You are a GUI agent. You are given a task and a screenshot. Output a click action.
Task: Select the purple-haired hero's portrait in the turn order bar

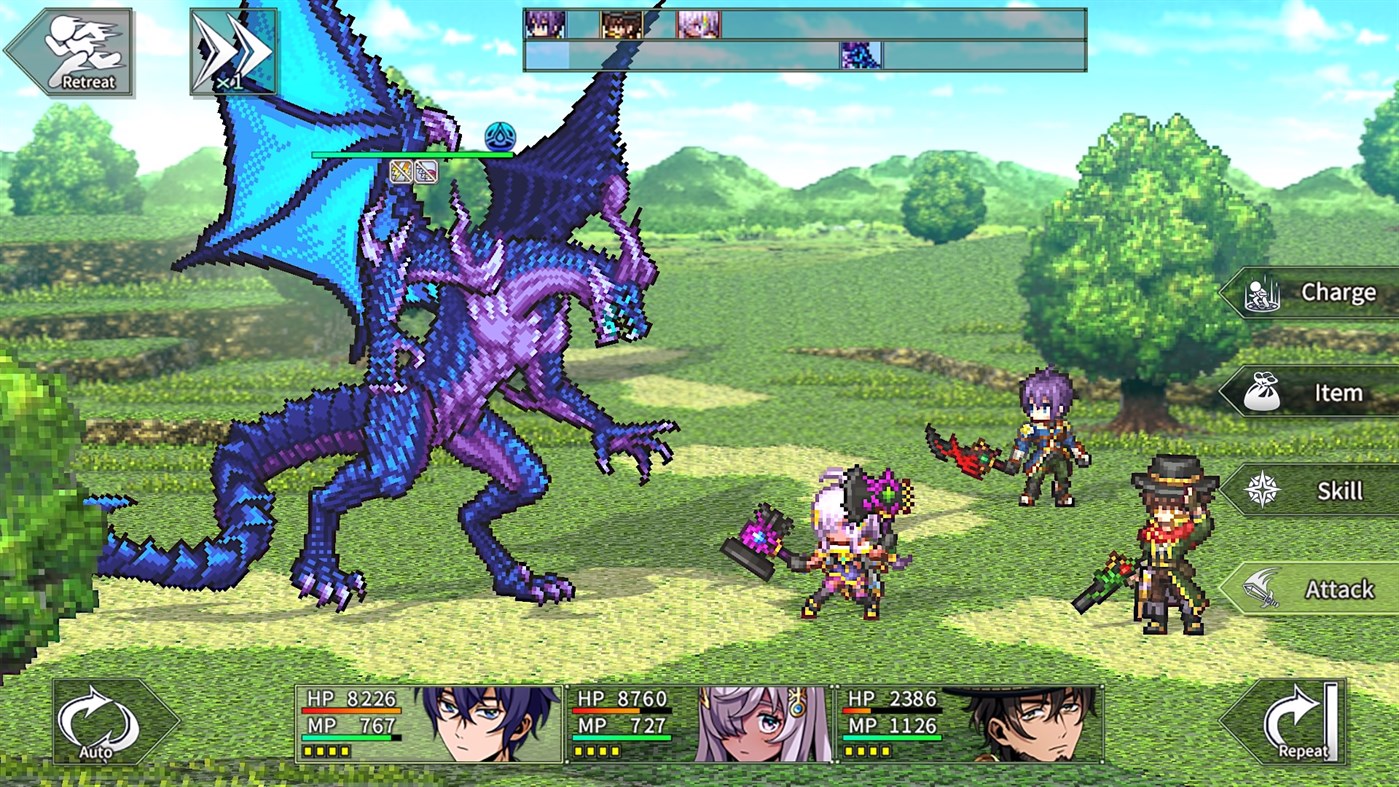545,25
